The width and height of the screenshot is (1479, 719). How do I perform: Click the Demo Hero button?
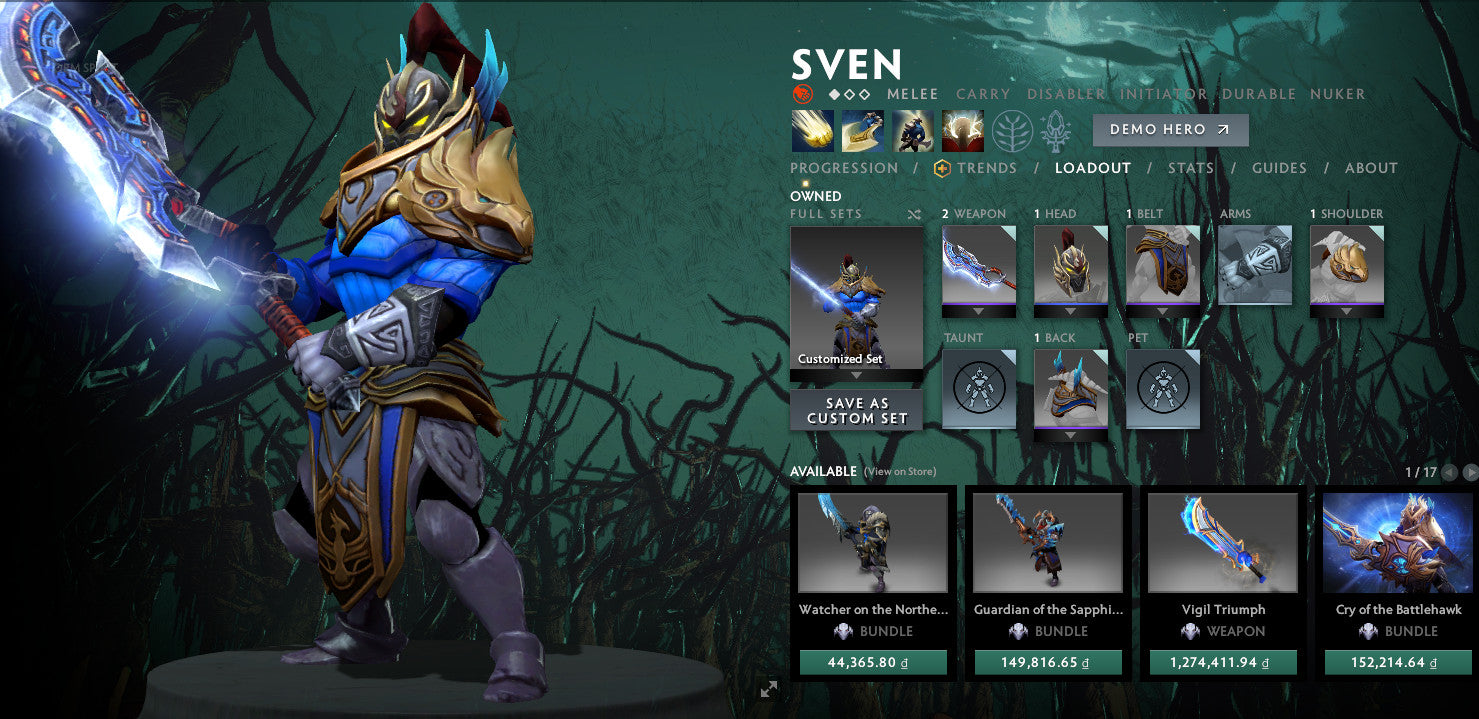(x=1170, y=130)
